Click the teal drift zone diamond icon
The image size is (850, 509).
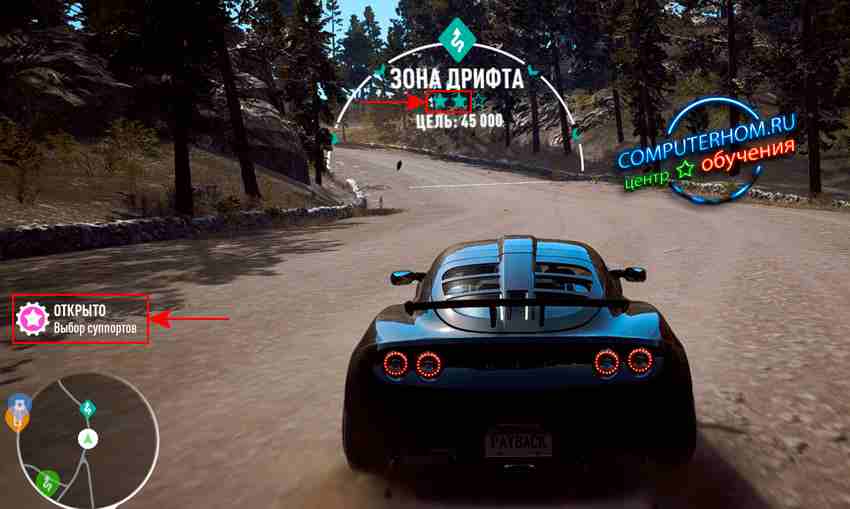pyautogui.click(x=457, y=39)
